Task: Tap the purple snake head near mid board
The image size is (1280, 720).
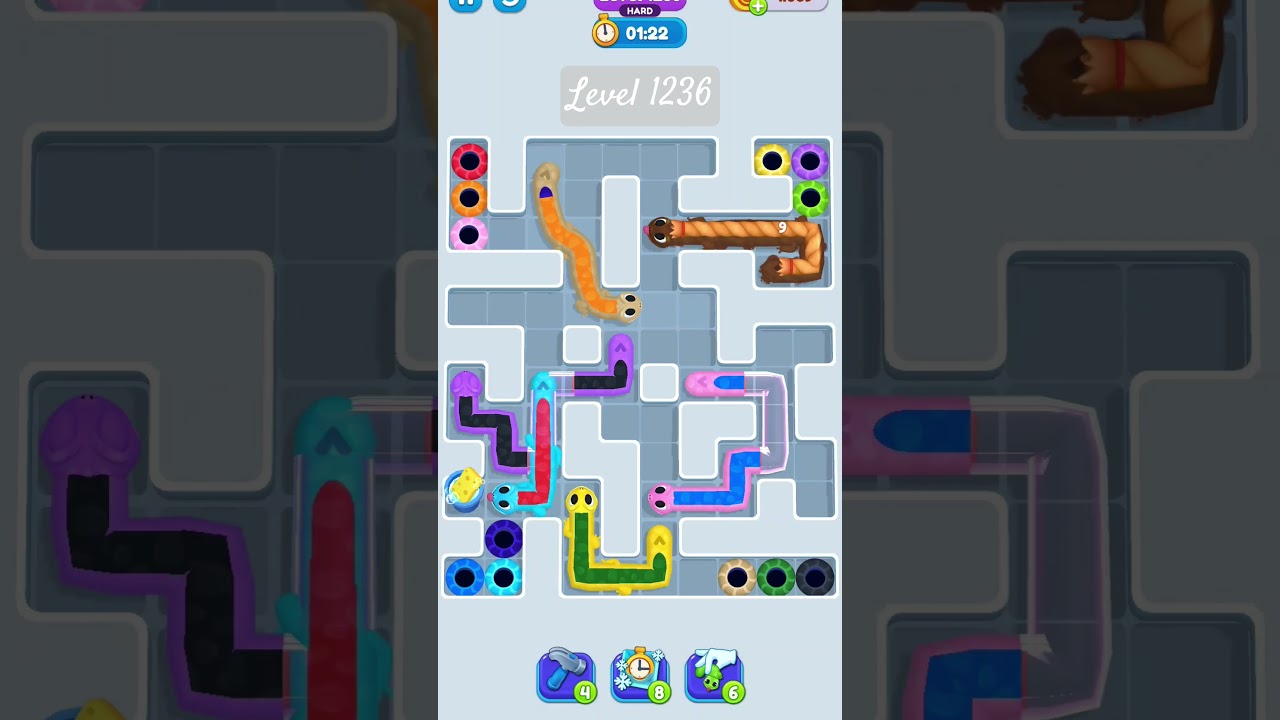Action: (x=467, y=383)
